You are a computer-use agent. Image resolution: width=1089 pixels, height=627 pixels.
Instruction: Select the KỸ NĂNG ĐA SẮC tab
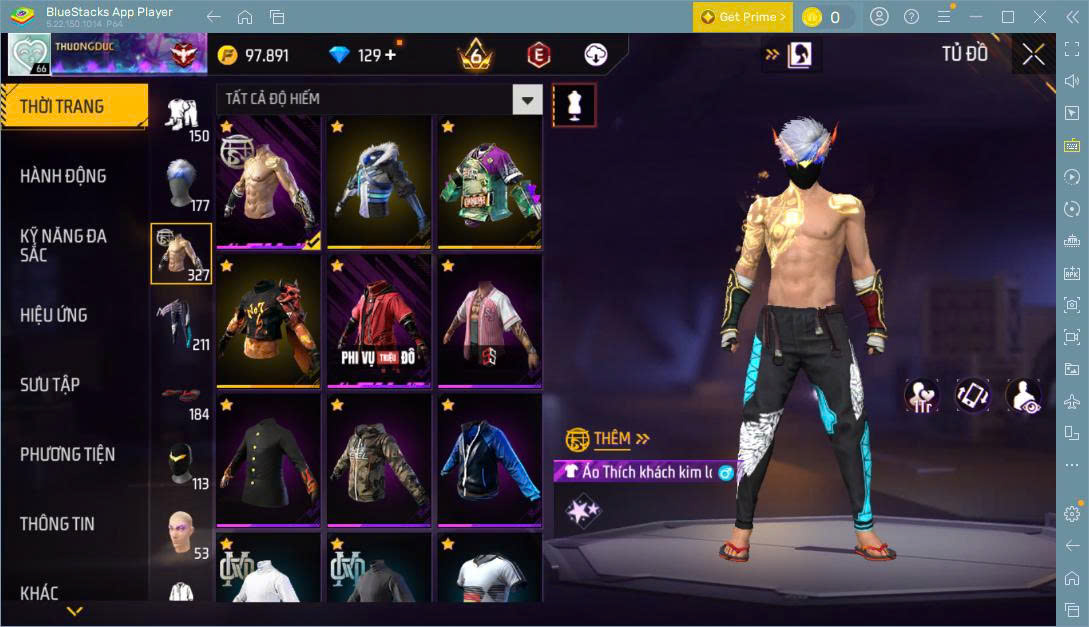tap(64, 245)
